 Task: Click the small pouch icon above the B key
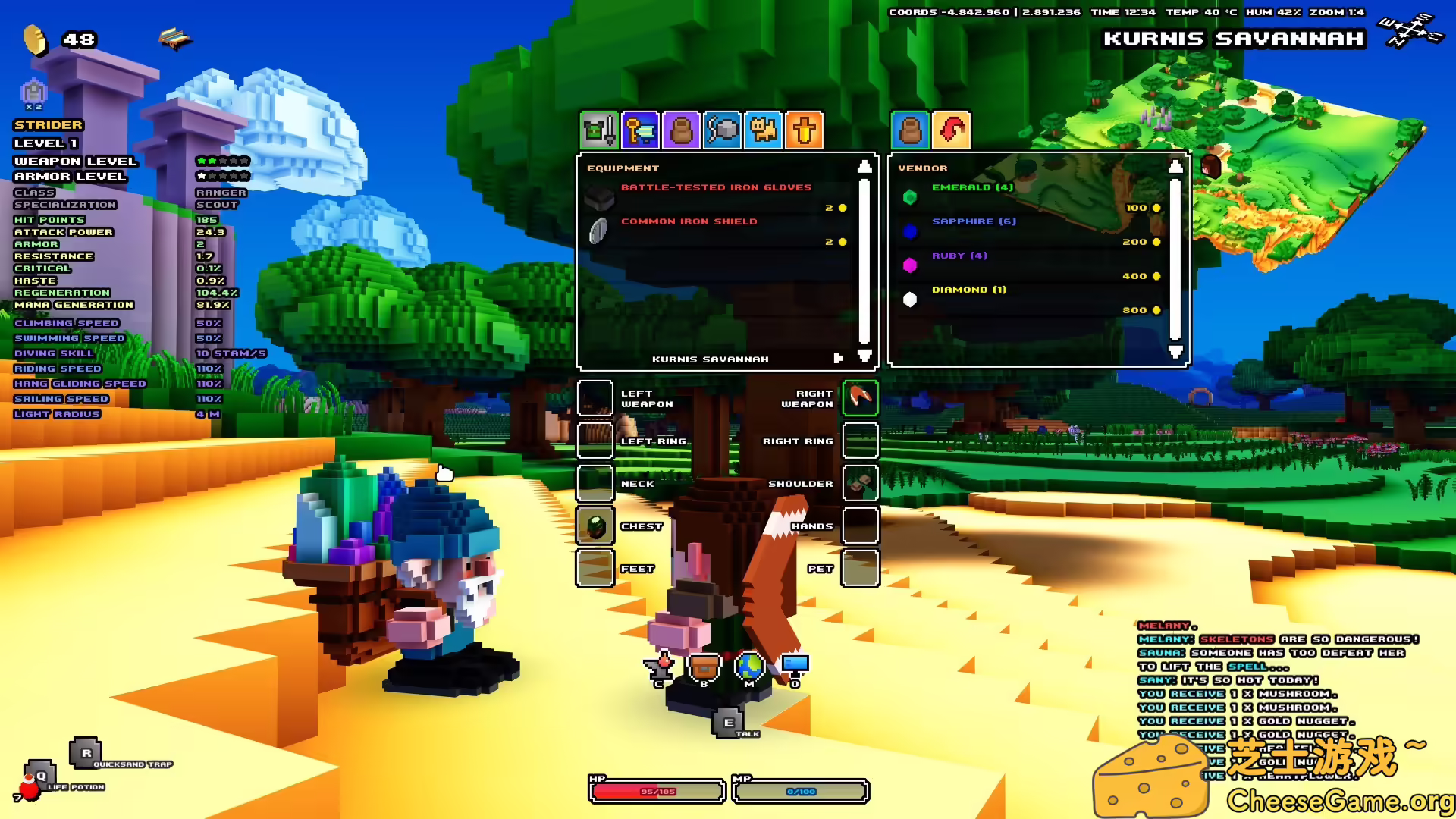pos(704,666)
